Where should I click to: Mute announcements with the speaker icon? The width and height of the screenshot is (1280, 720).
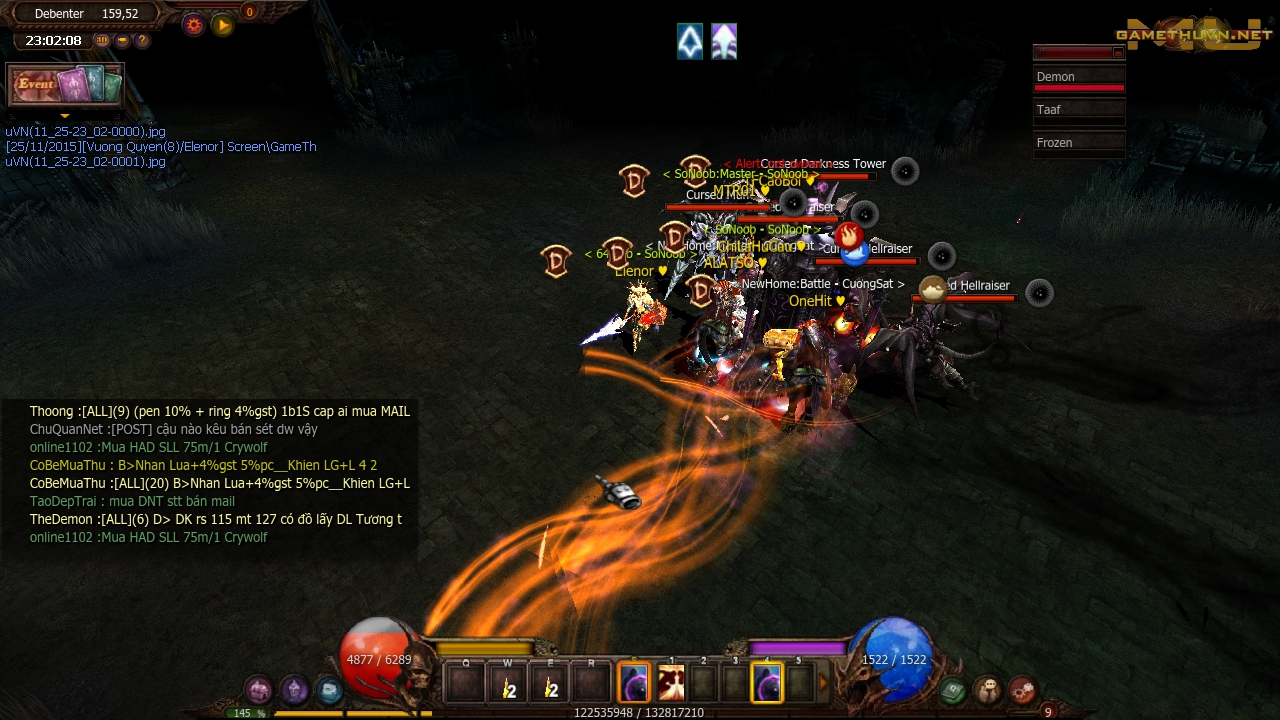pos(122,40)
